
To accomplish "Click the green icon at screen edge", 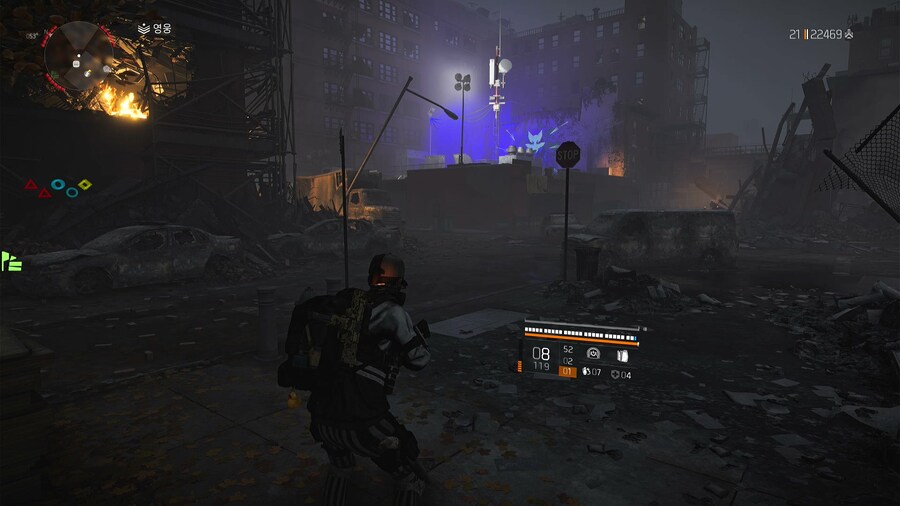I will click(x=11, y=261).
